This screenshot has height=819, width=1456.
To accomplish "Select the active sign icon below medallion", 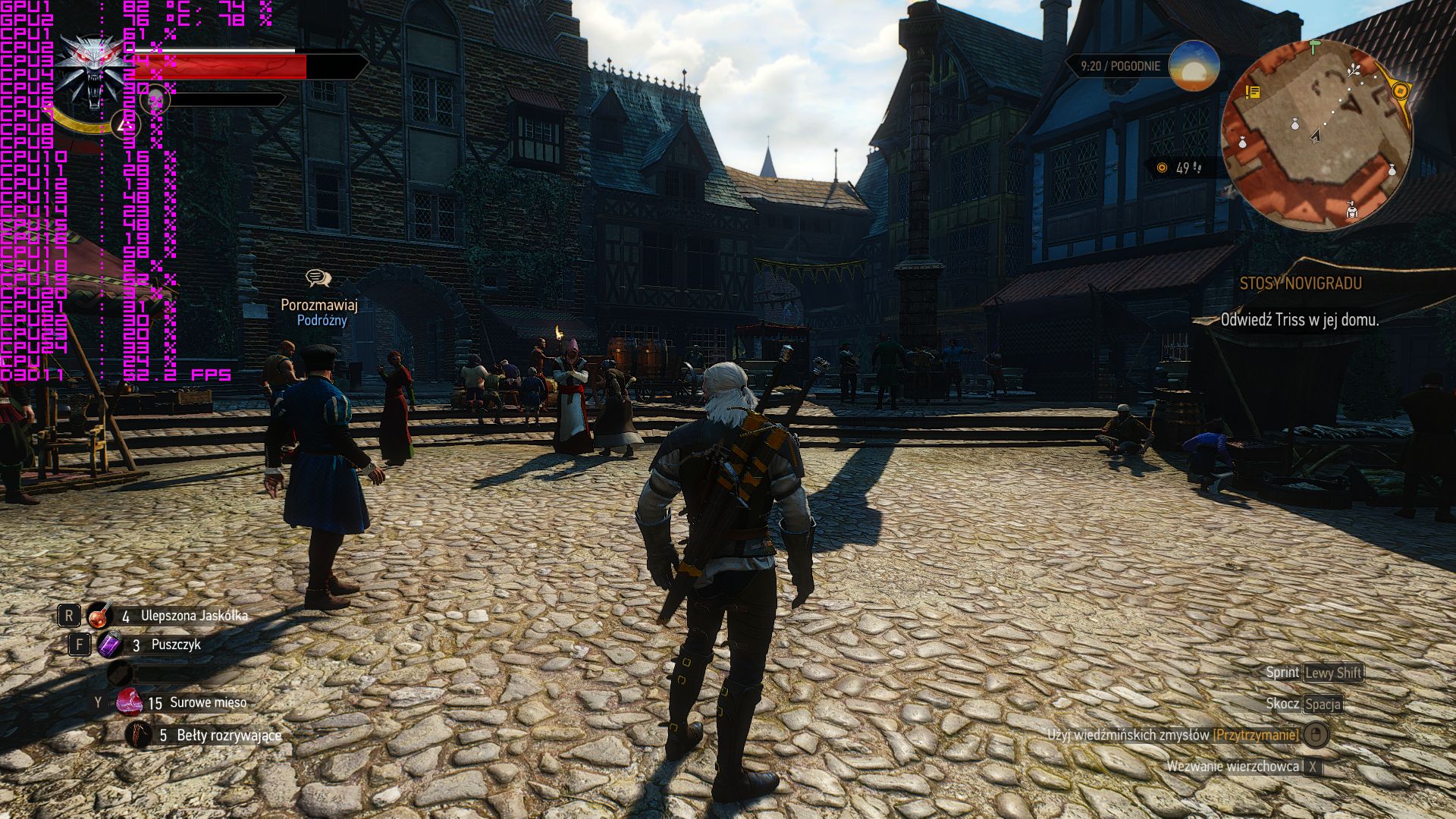I will 125,124.
